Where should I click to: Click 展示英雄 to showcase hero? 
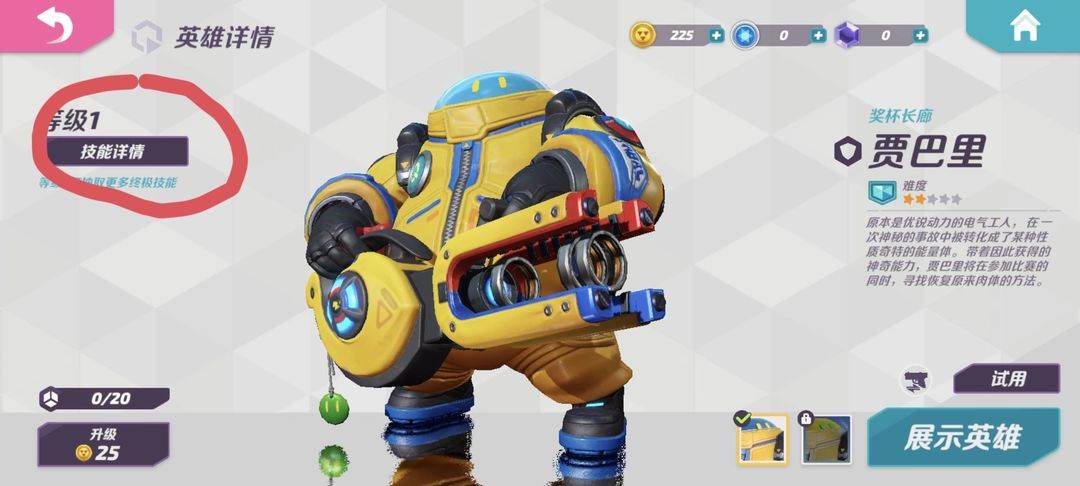pos(961,437)
